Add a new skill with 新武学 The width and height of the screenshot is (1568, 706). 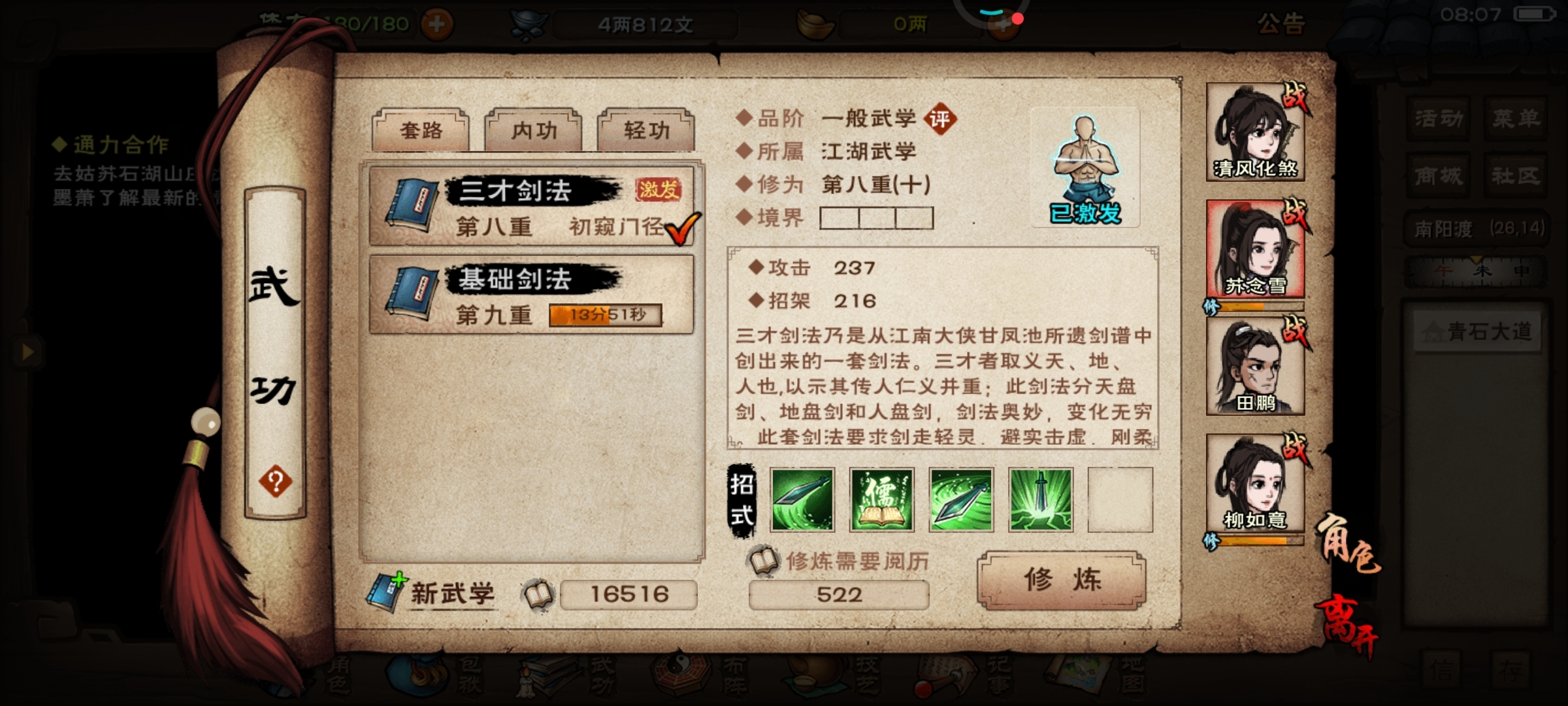point(433,593)
